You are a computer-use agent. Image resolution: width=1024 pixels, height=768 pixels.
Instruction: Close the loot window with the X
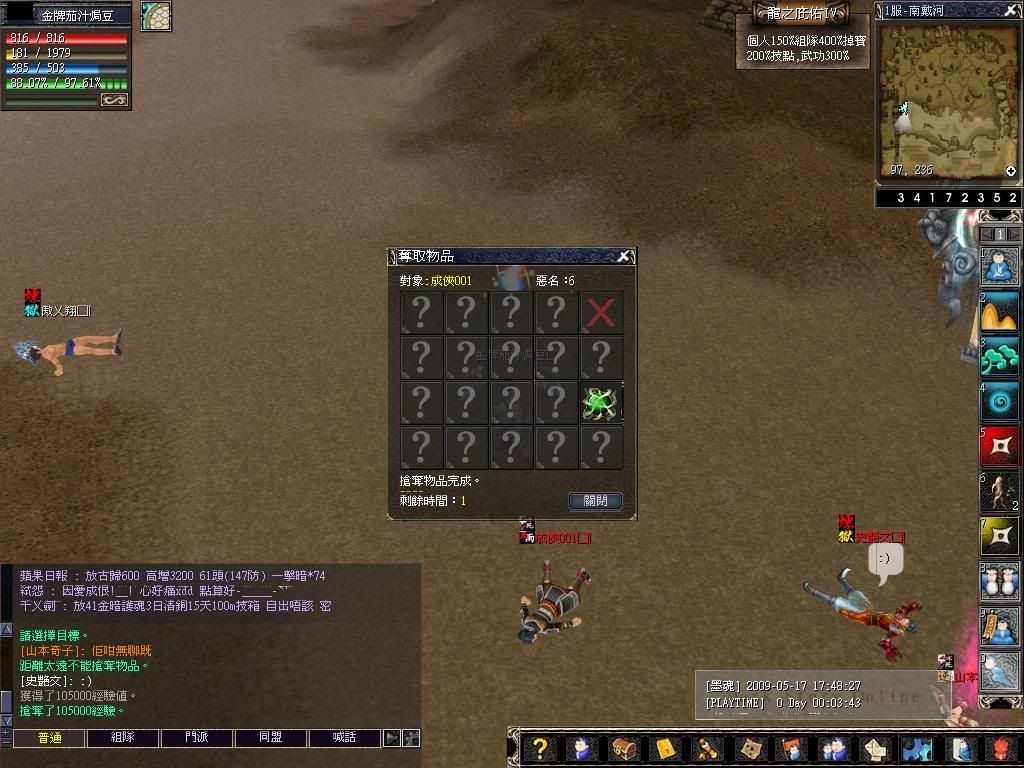[x=623, y=257]
